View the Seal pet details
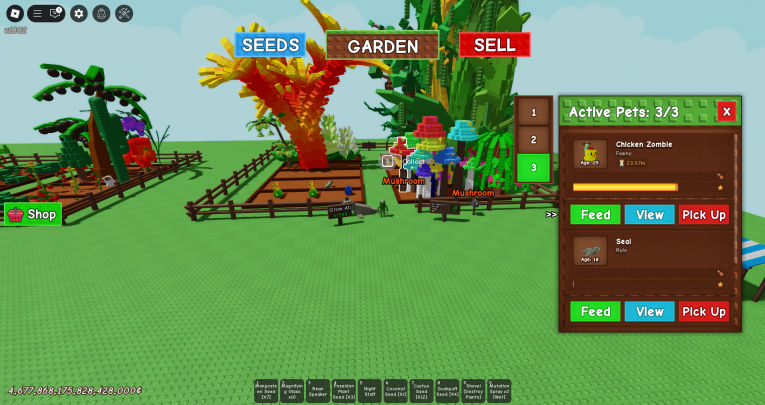 649,312
